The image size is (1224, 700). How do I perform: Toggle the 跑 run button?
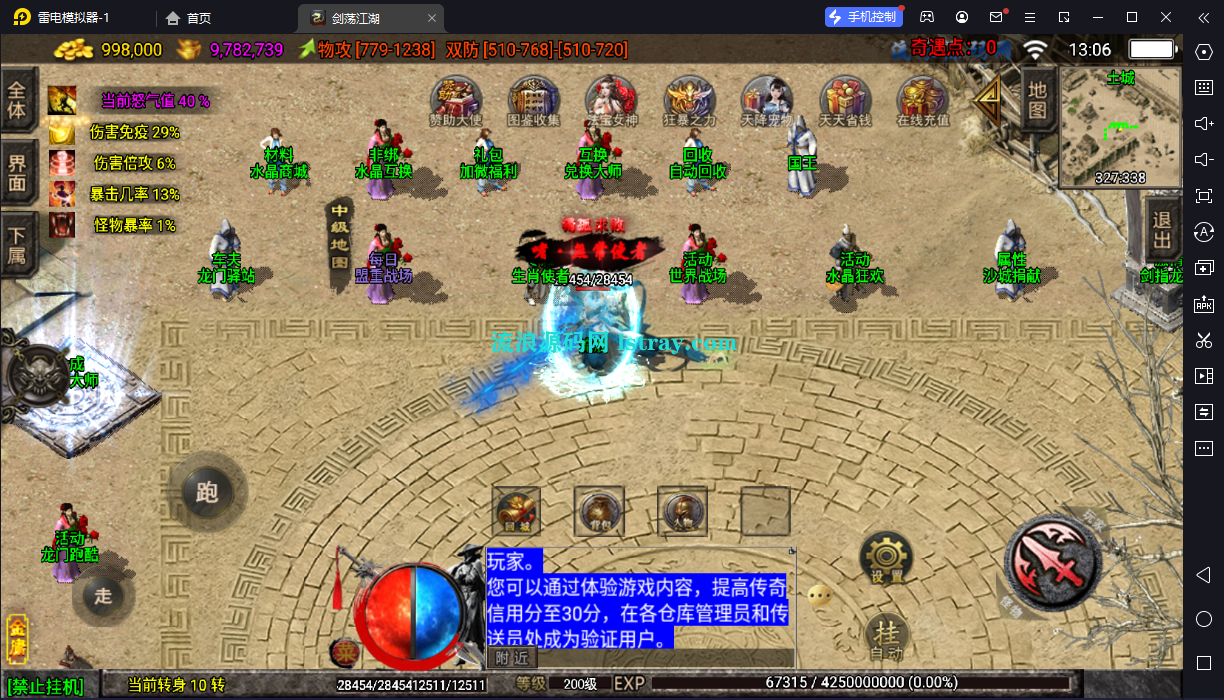[207, 492]
